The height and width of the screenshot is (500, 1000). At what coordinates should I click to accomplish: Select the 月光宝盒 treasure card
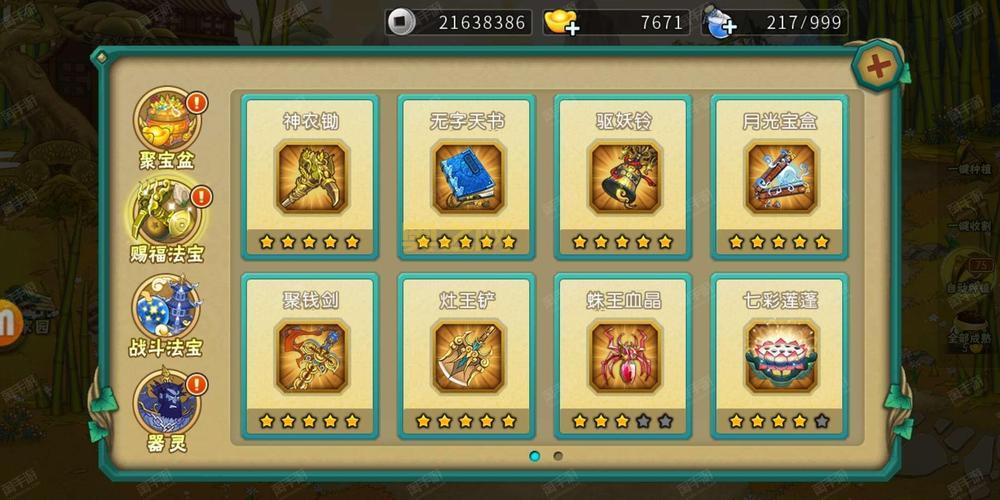(779, 177)
